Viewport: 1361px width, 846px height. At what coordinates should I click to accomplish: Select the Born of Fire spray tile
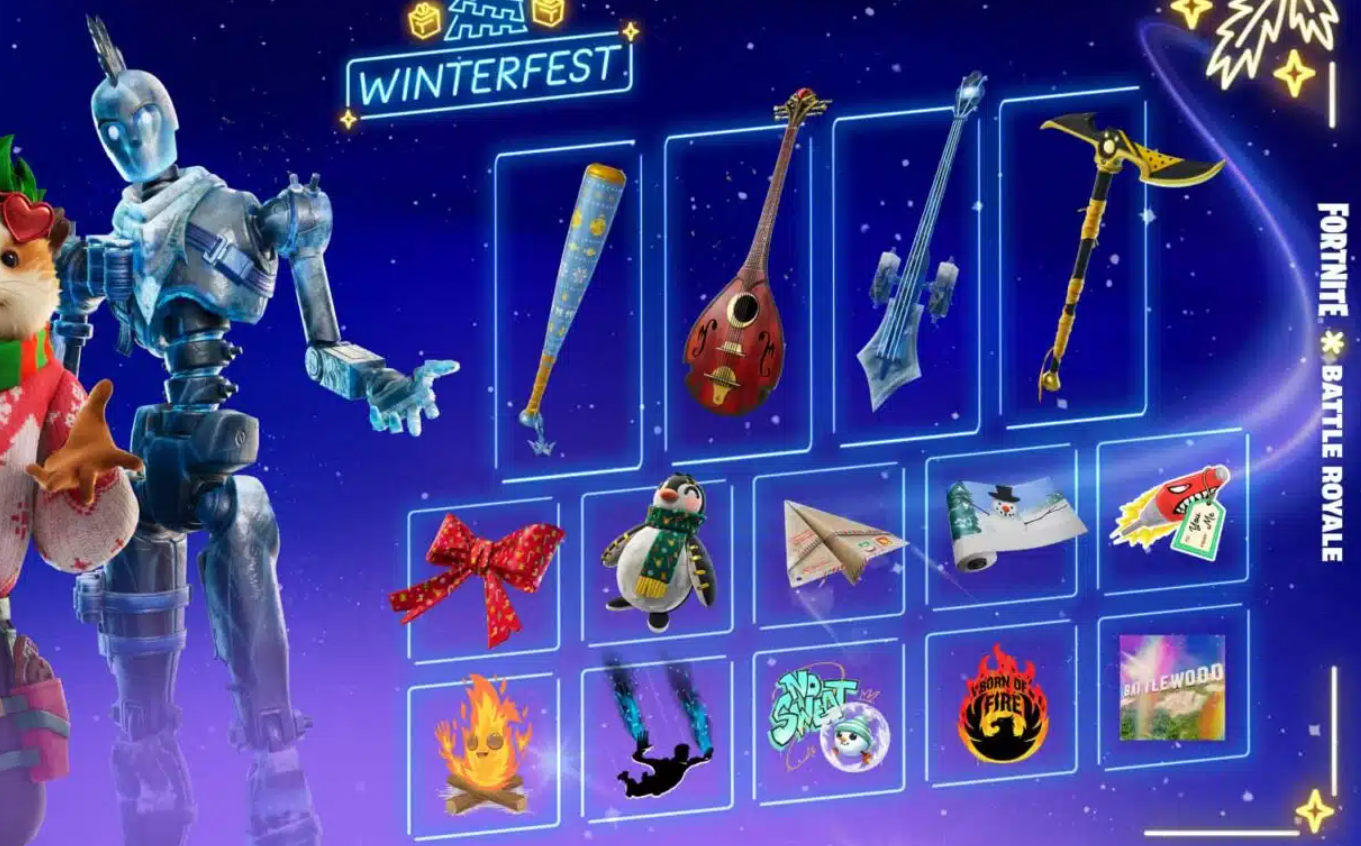[x=1001, y=702]
